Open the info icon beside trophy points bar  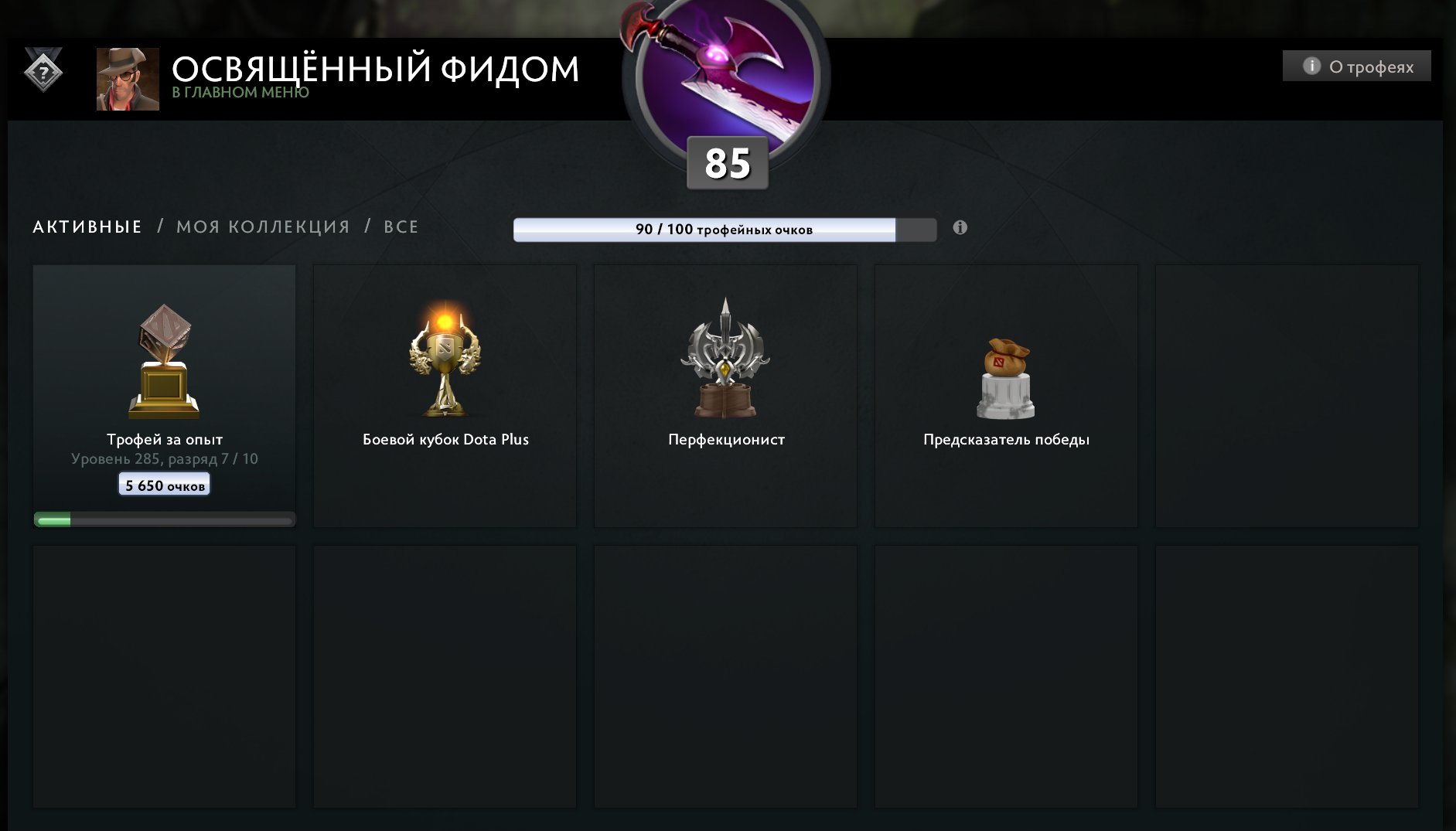click(960, 227)
